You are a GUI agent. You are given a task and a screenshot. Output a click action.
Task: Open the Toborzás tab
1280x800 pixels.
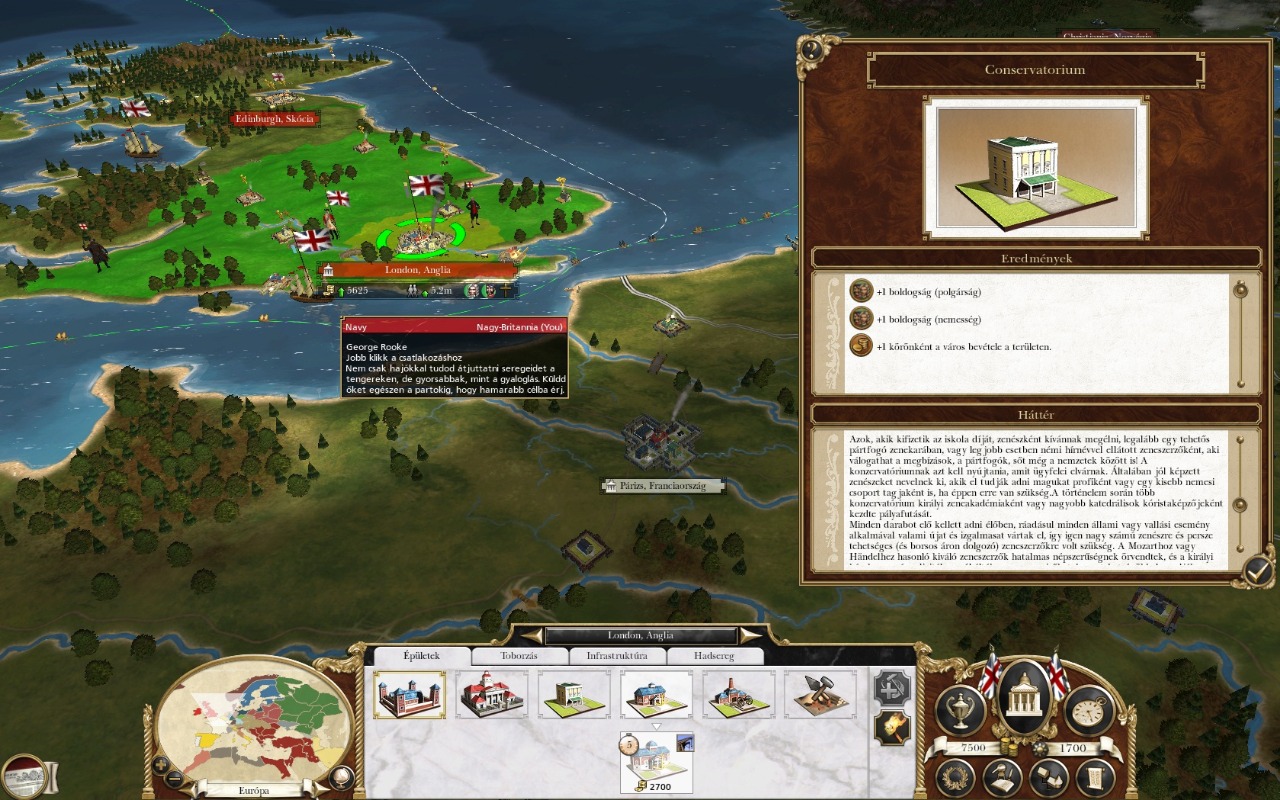click(x=518, y=657)
